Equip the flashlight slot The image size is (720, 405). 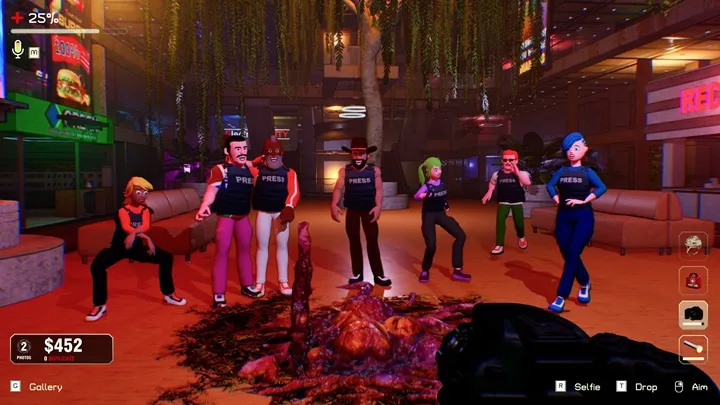pos(693,348)
